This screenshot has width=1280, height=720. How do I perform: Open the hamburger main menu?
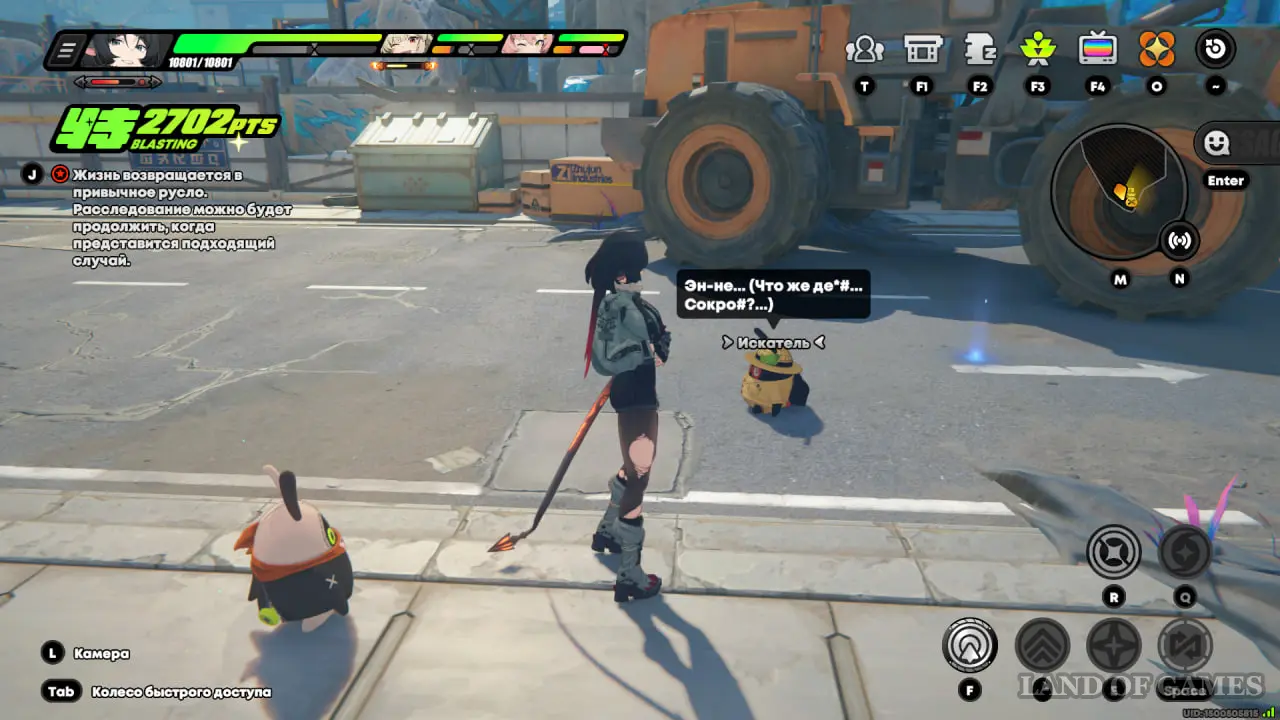coord(67,49)
